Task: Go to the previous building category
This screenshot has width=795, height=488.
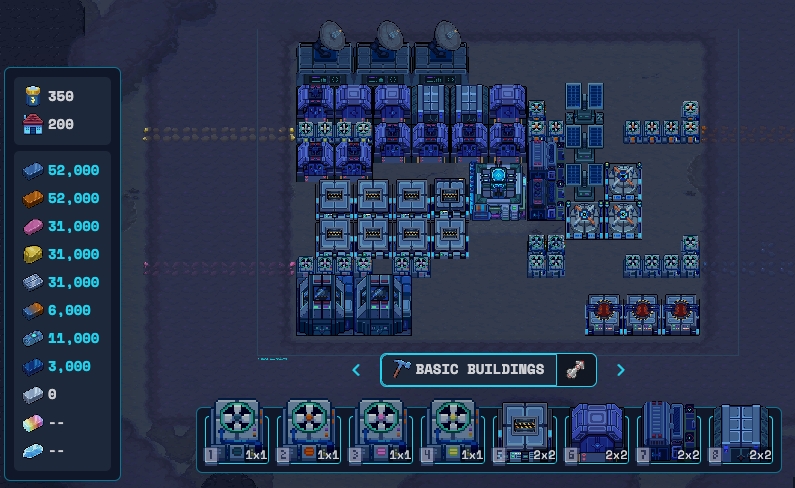Action: click(x=357, y=370)
